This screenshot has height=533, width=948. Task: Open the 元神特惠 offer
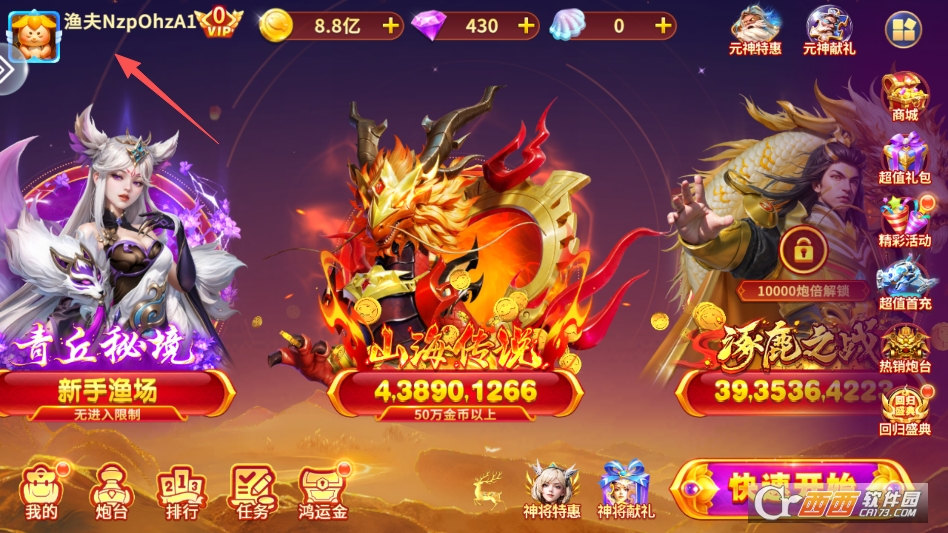pos(755,30)
